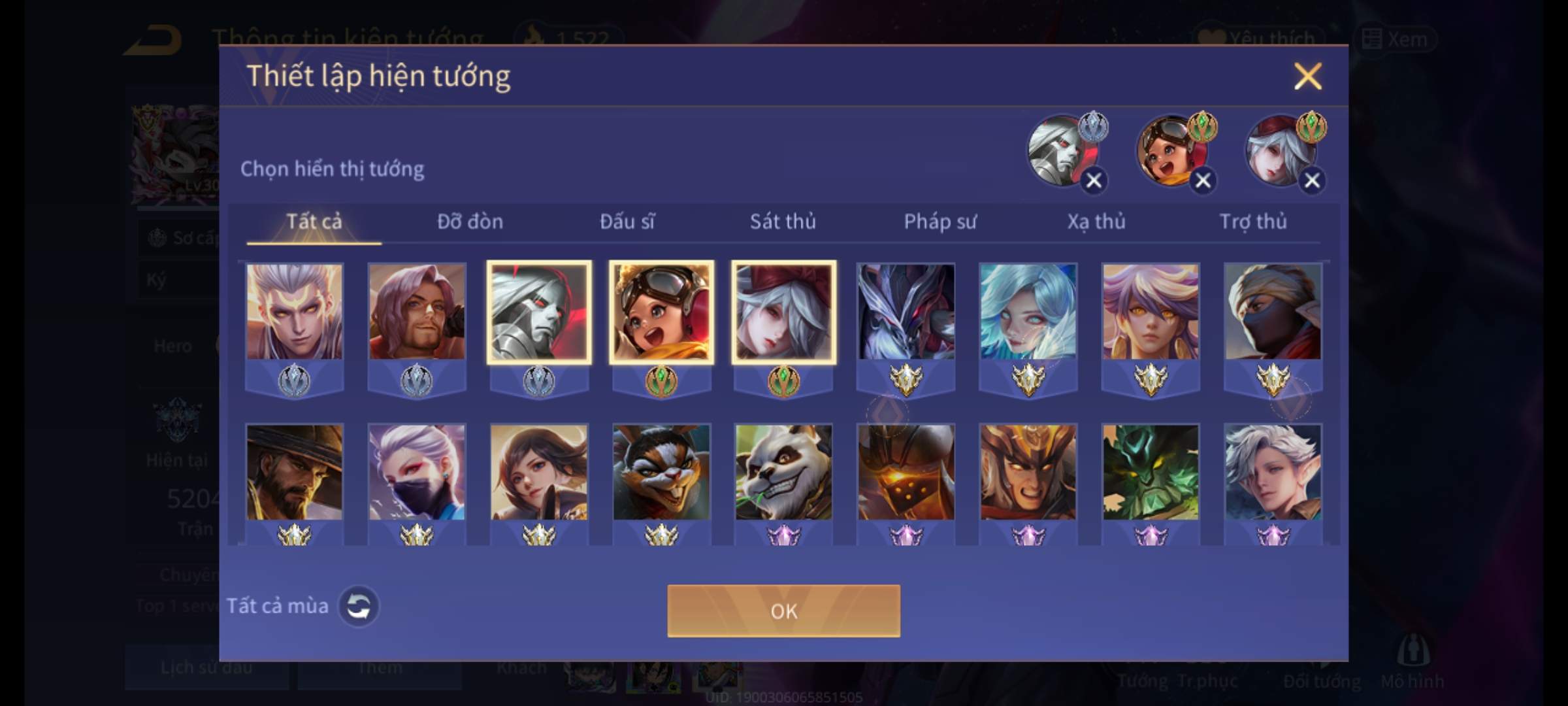Choose the raccoon-like grinning hero portrait
Screen dimensions: 1568x706
click(661, 472)
